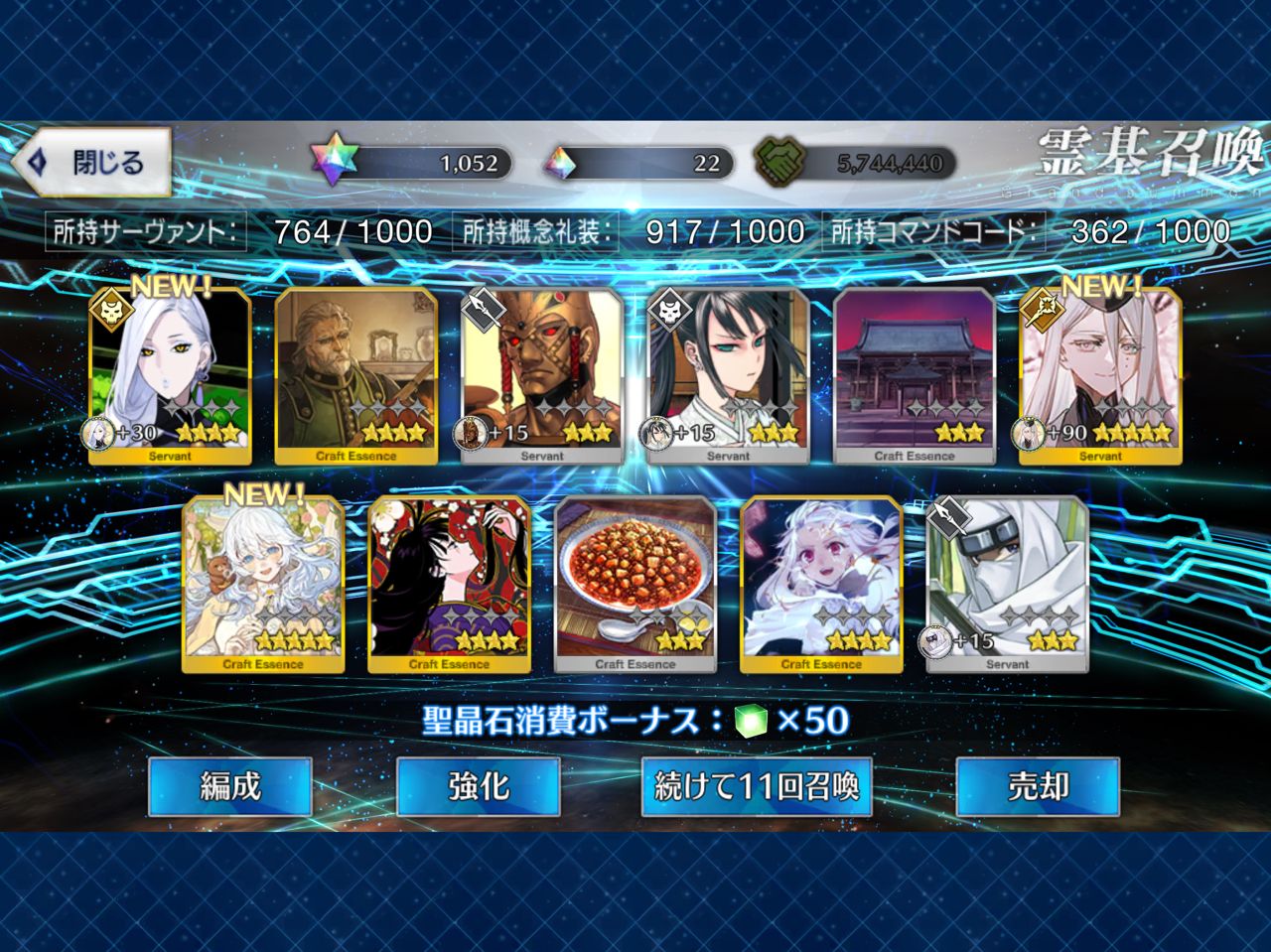This screenshot has height=952, width=1271.
Task: Select the new five-star white-haired servant
Action: [1100, 377]
